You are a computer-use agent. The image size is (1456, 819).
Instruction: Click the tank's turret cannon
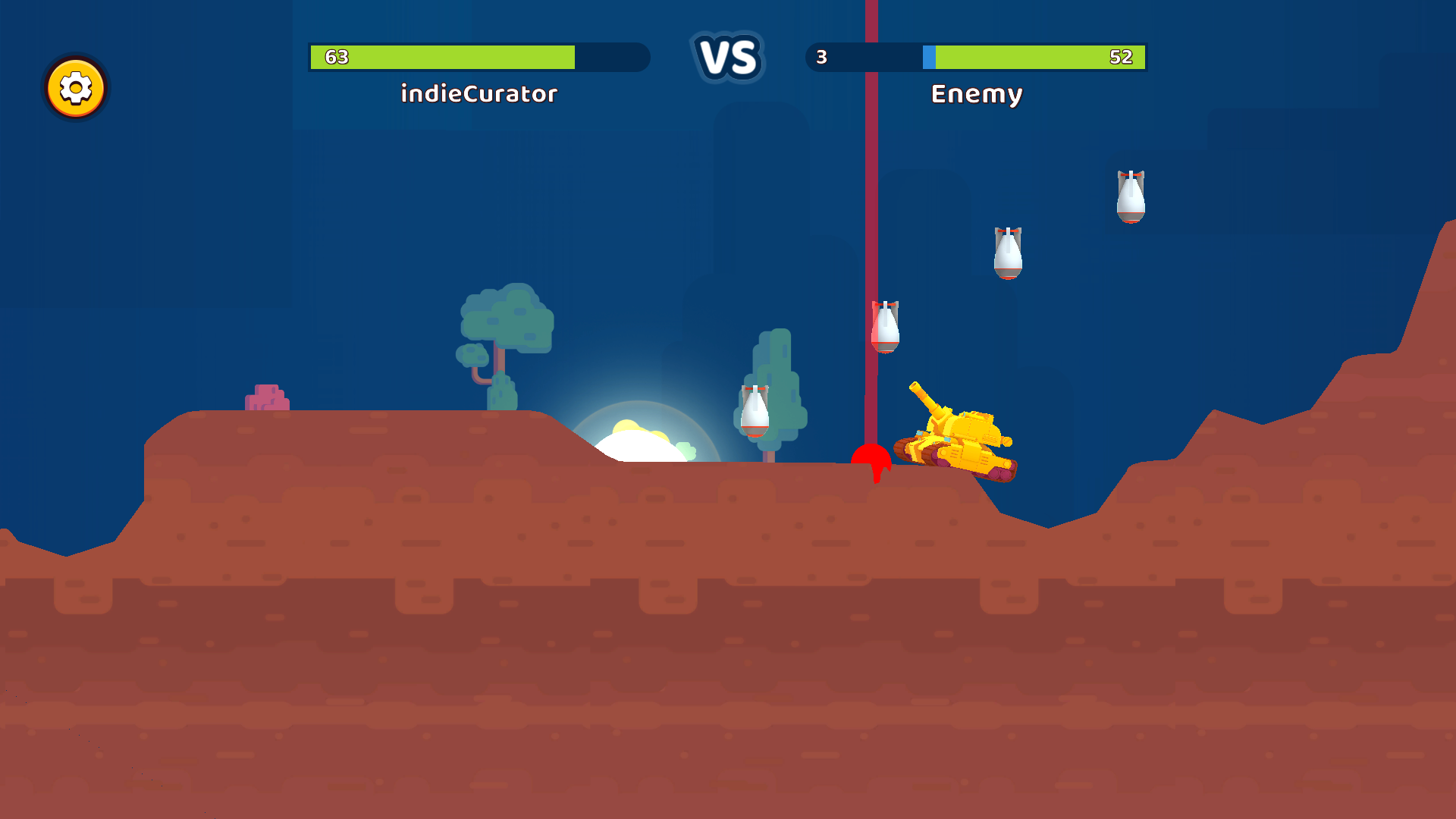927,398
